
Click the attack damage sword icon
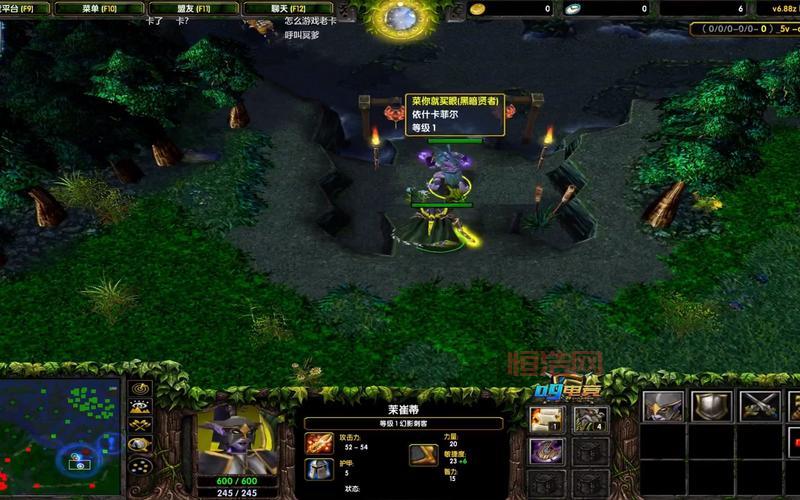coord(320,442)
